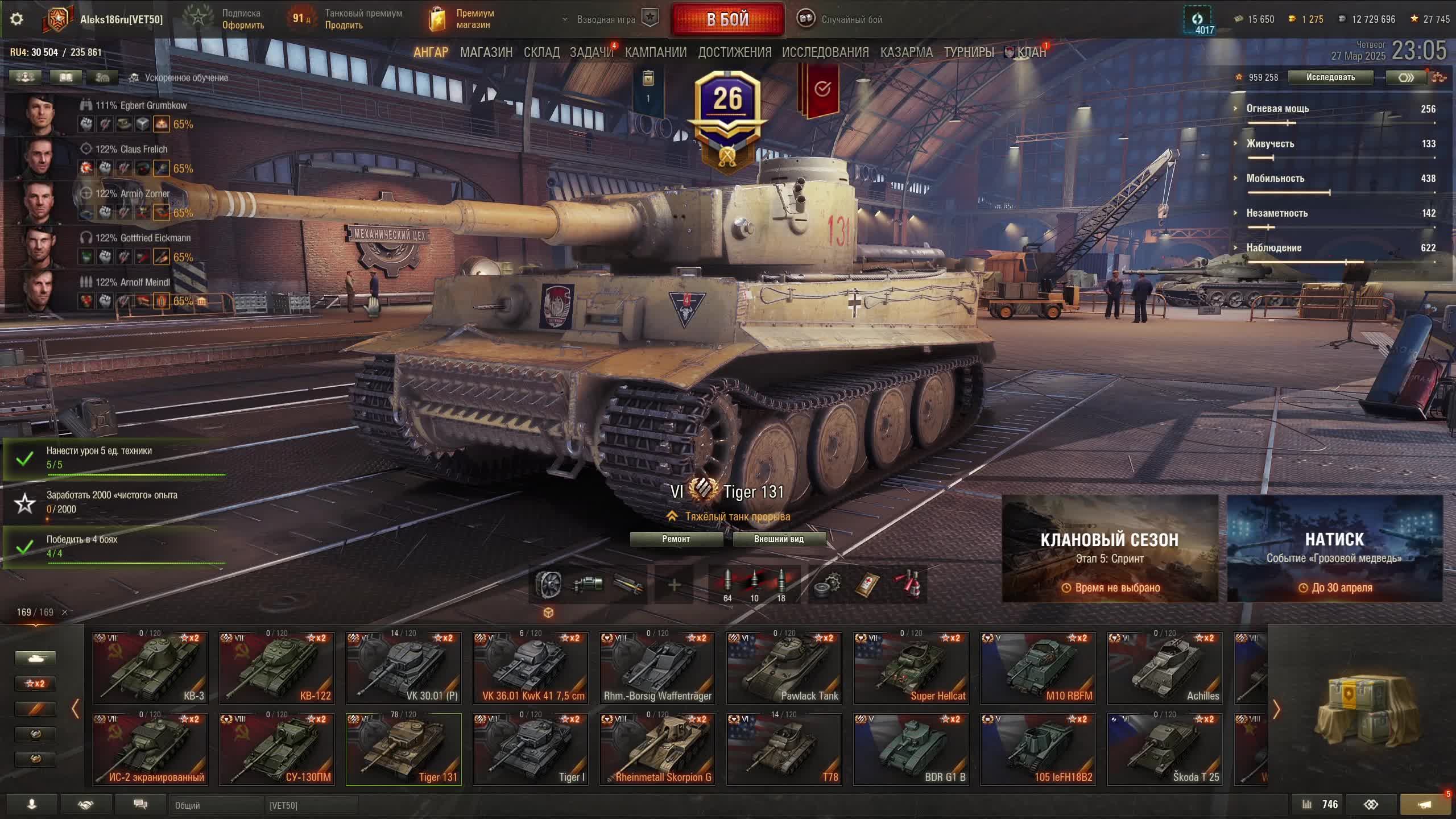
Task: Select the Super Hellcat tank
Action: 911,668
